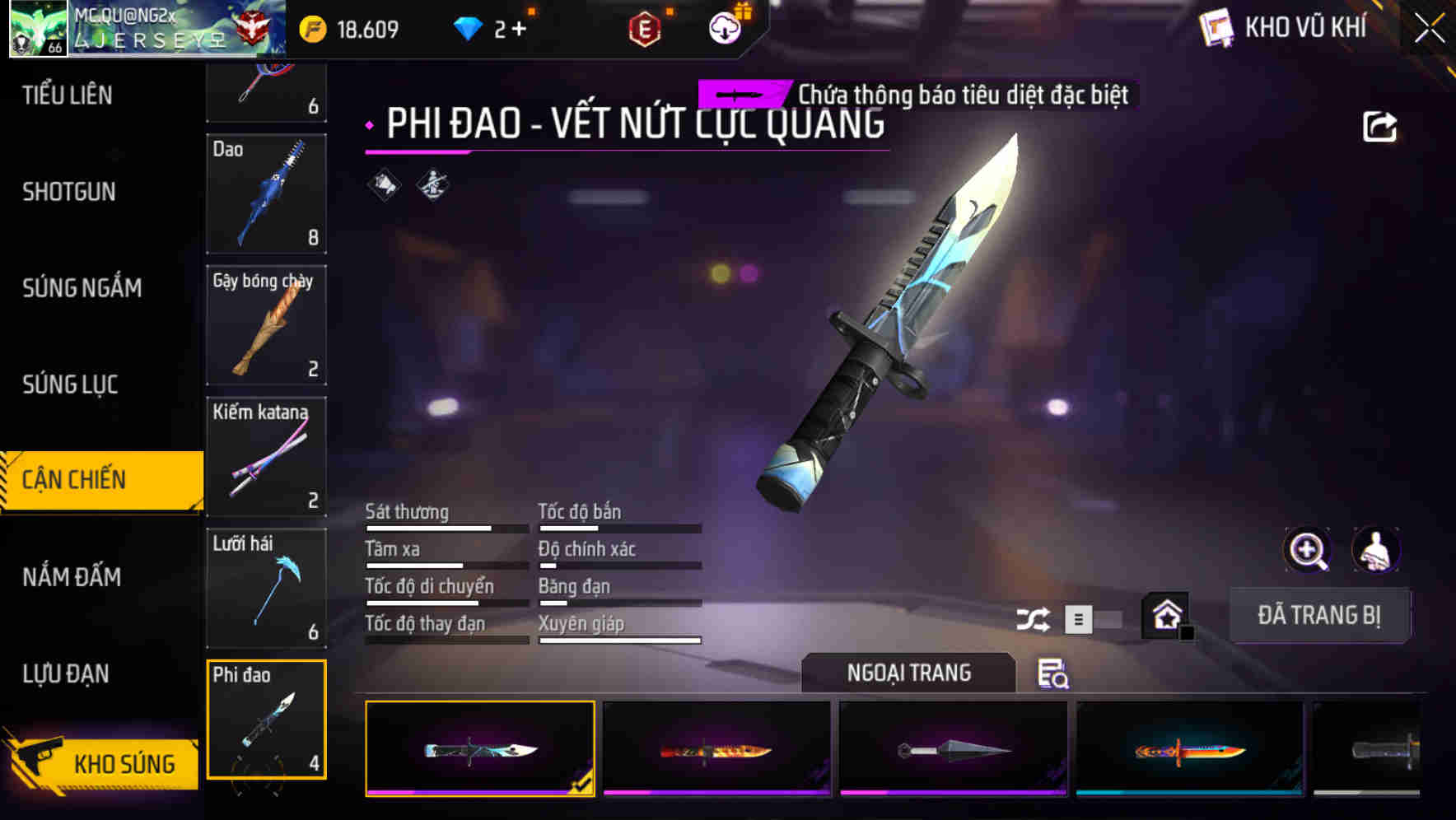Switch to the NGOẠI TRANG tab
The height and width of the screenshot is (820, 1456).
tap(909, 673)
